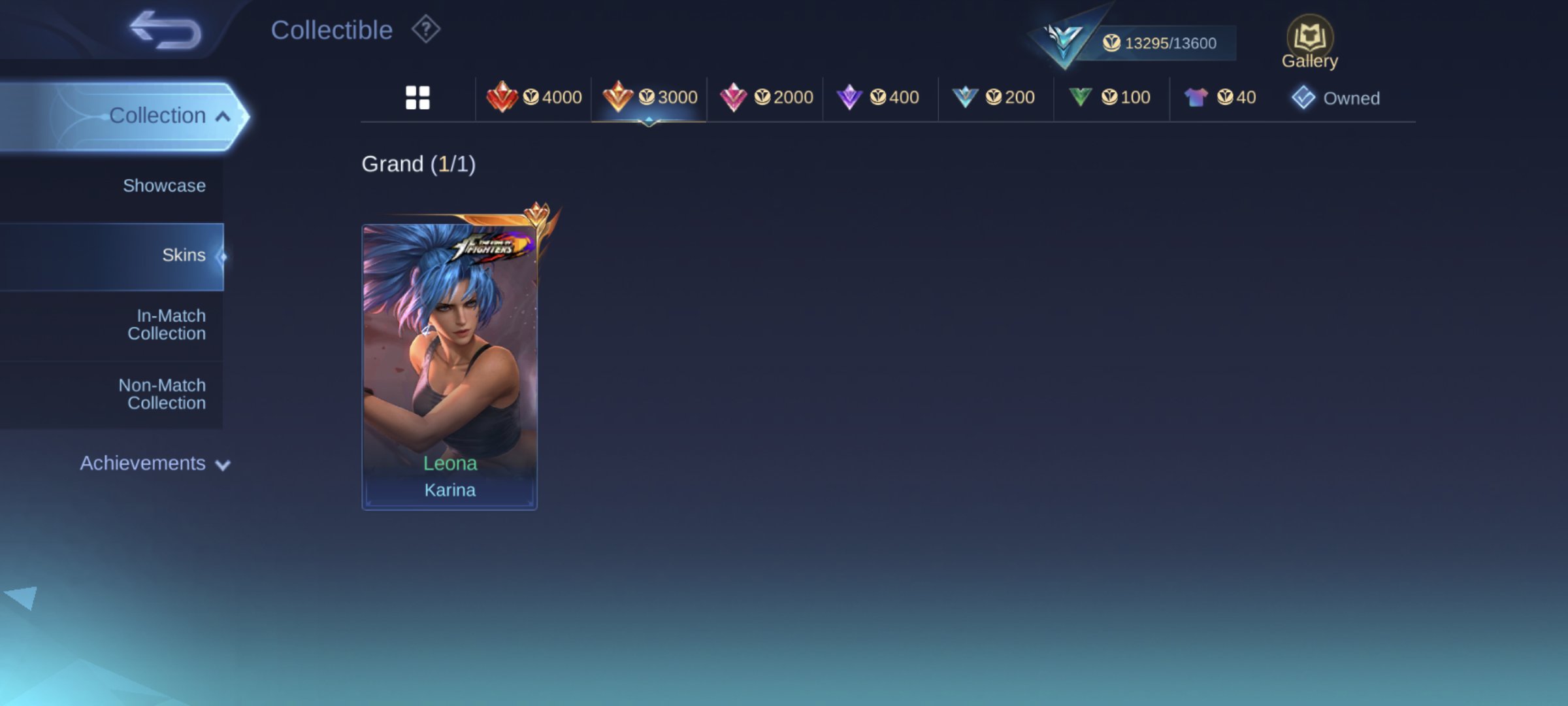Show all skins with the grid tab
The height and width of the screenshot is (706, 1568).
(417, 98)
